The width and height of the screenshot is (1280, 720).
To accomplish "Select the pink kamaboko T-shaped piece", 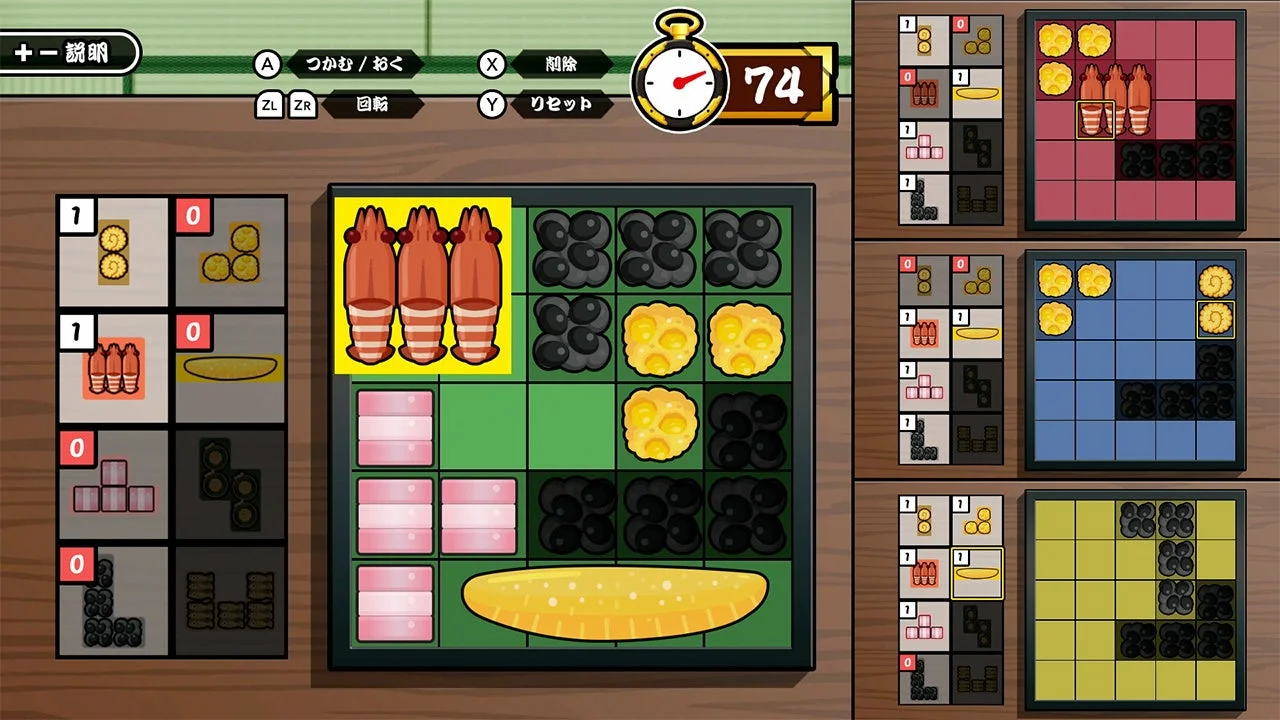I will [x=113, y=488].
